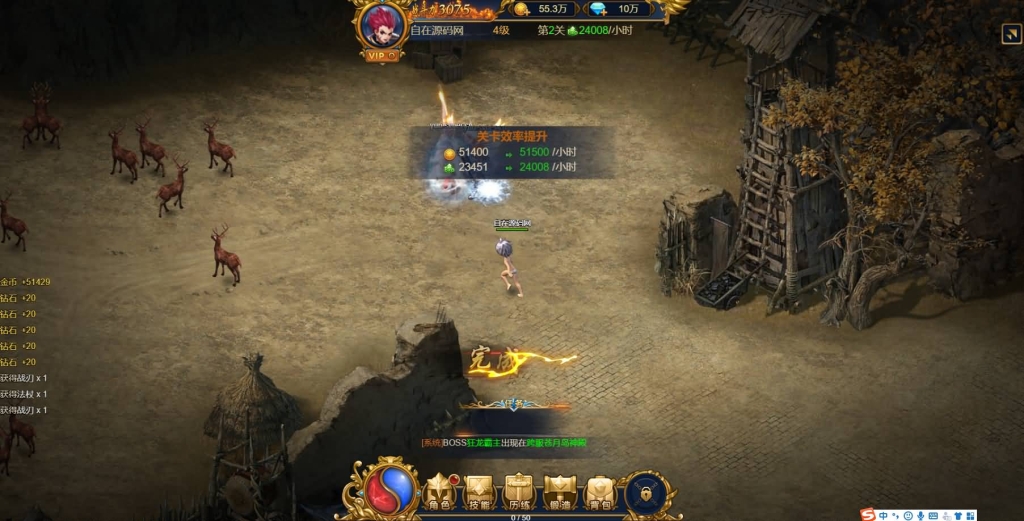Open the 锻造 forging menu
Screen dimensions: 1024x521
coord(559,493)
